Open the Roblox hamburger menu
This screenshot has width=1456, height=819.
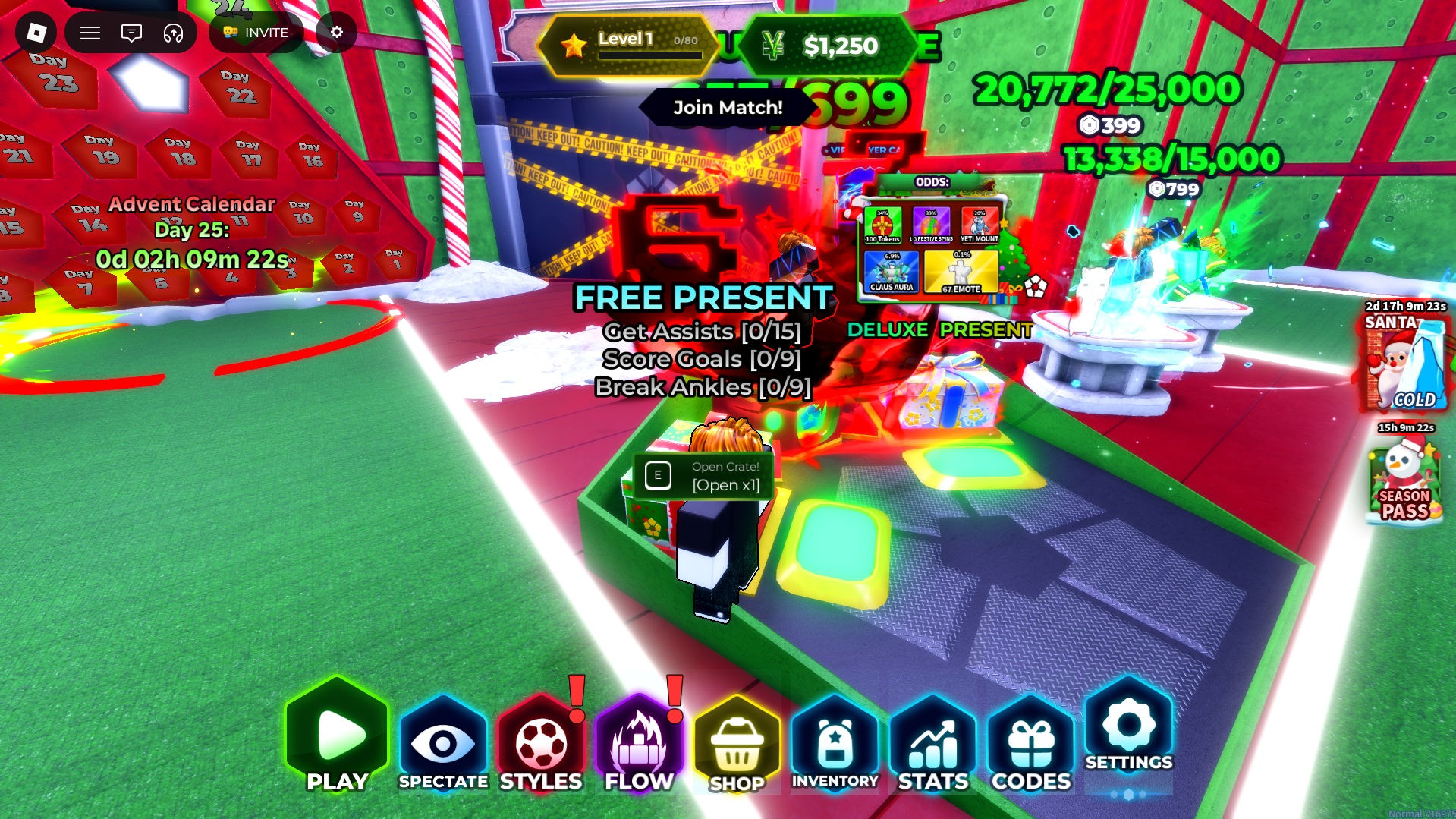pyautogui.click(x=90, y=32)
